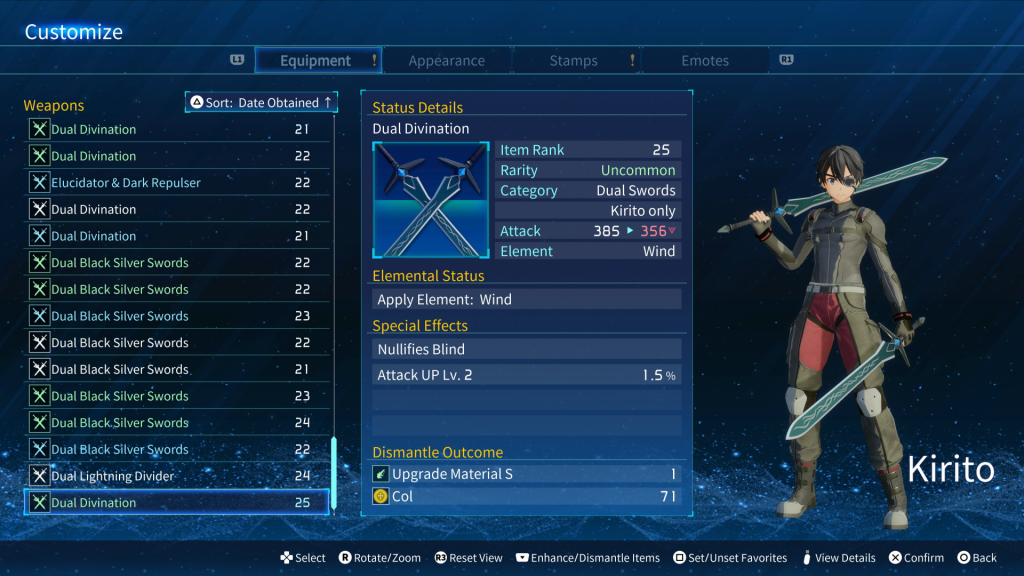Show the Emotes tab
The height and width of the screenshot is (576, 1024).
click(x=705, y=61)
